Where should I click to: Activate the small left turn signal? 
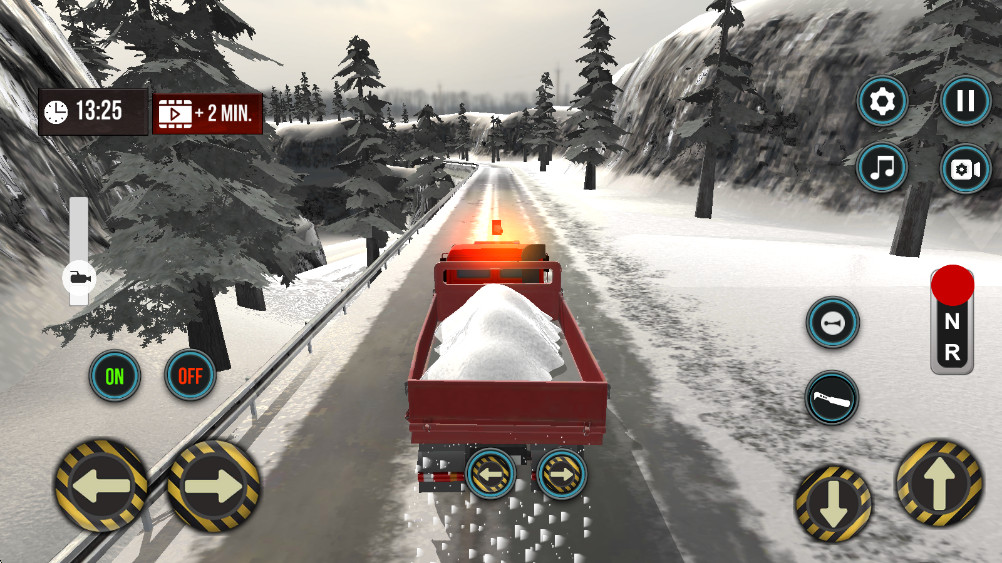490,473
